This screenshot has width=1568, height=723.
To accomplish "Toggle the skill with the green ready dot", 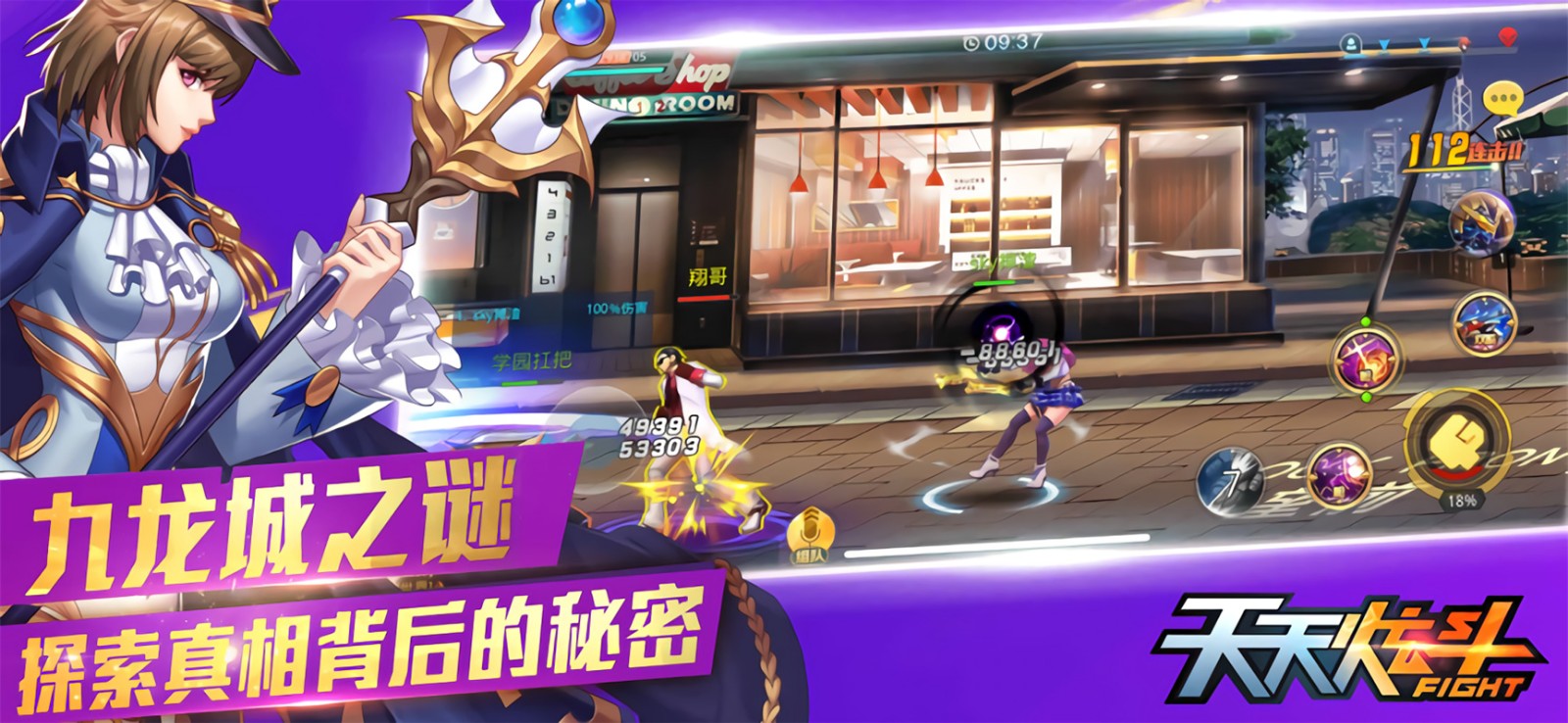I will 1364,361.
